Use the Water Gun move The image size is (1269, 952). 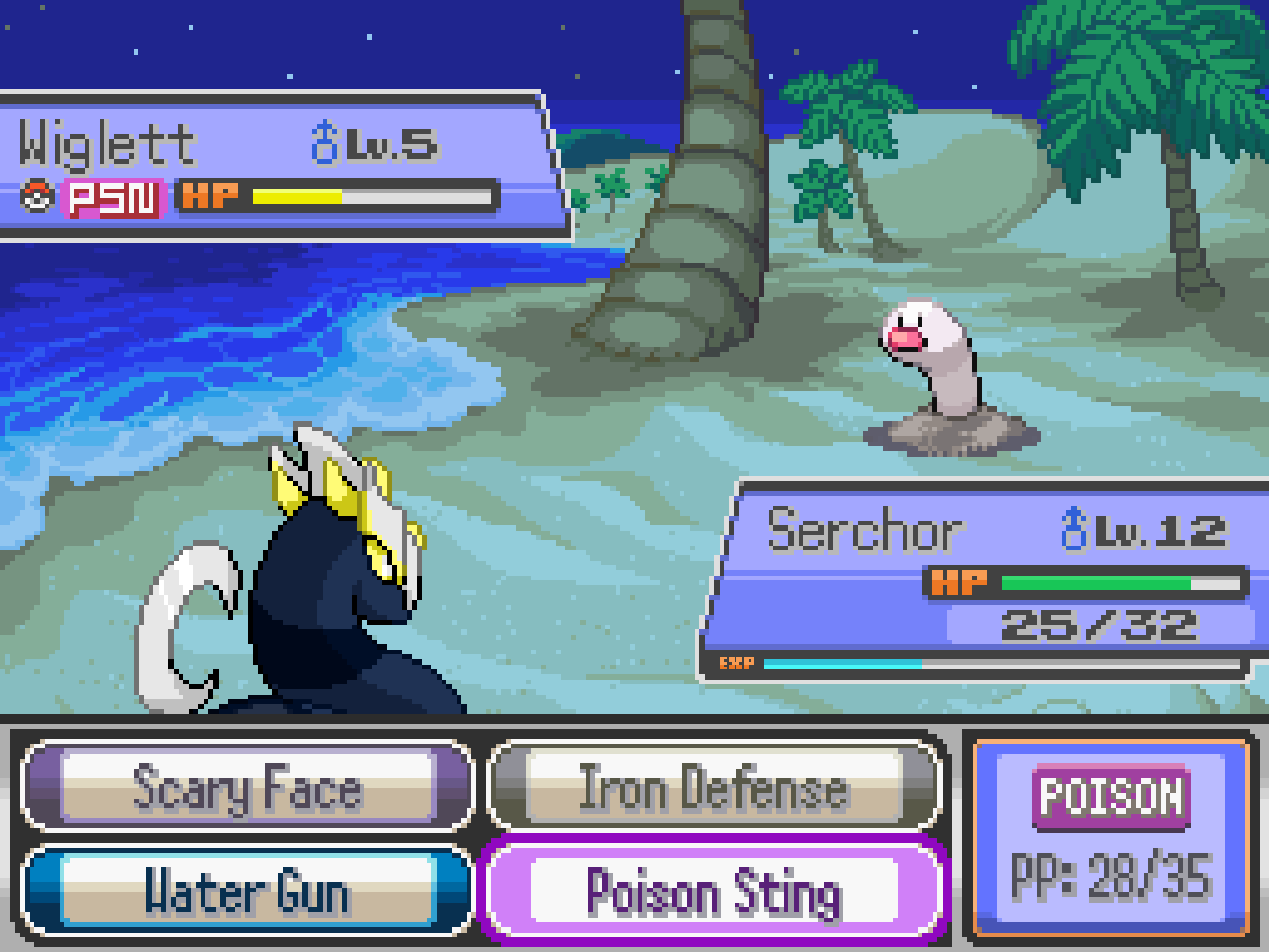pyautogui.click(x=248, y=892)
